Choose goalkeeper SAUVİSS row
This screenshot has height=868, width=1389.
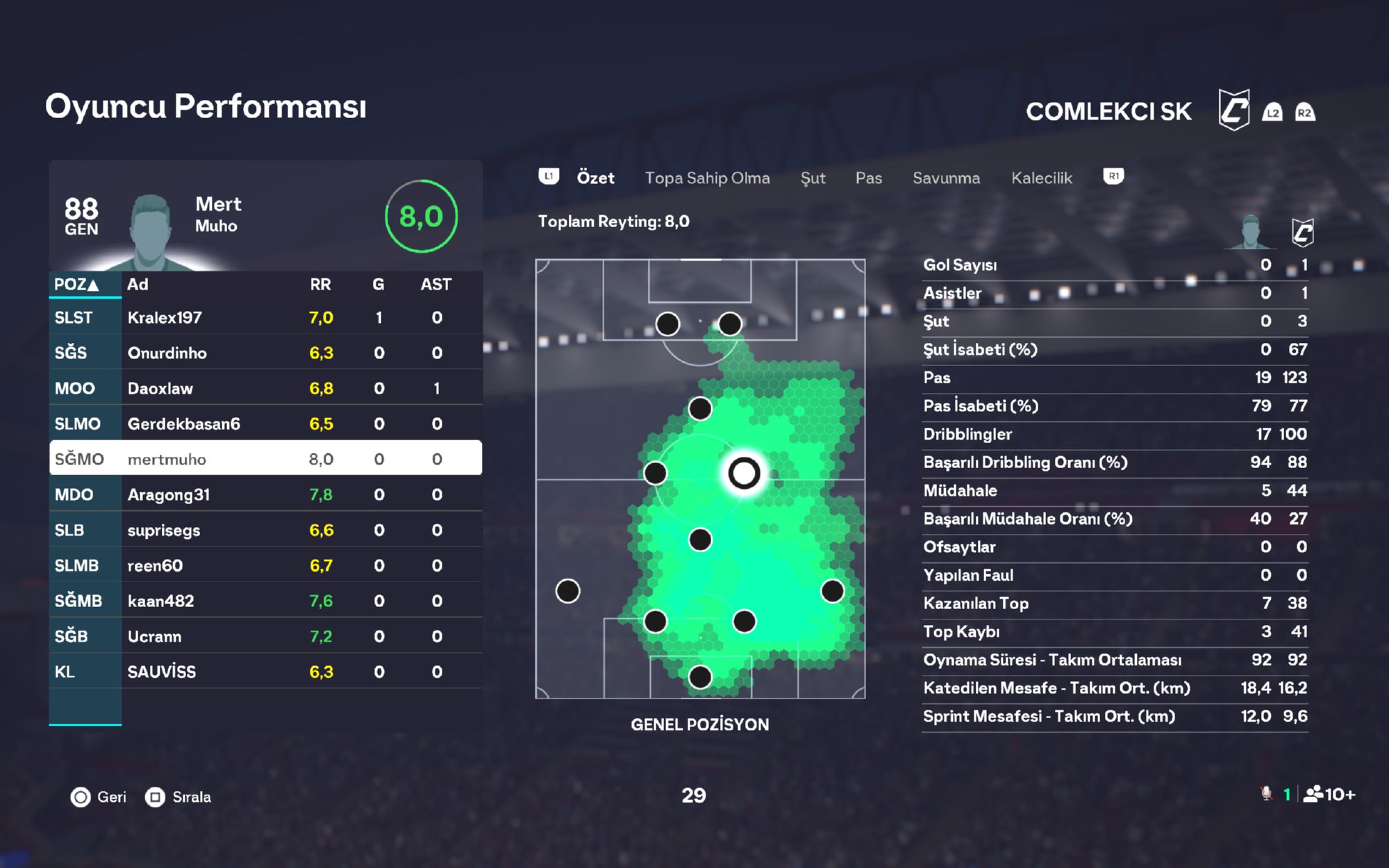(x=265, y=672)
